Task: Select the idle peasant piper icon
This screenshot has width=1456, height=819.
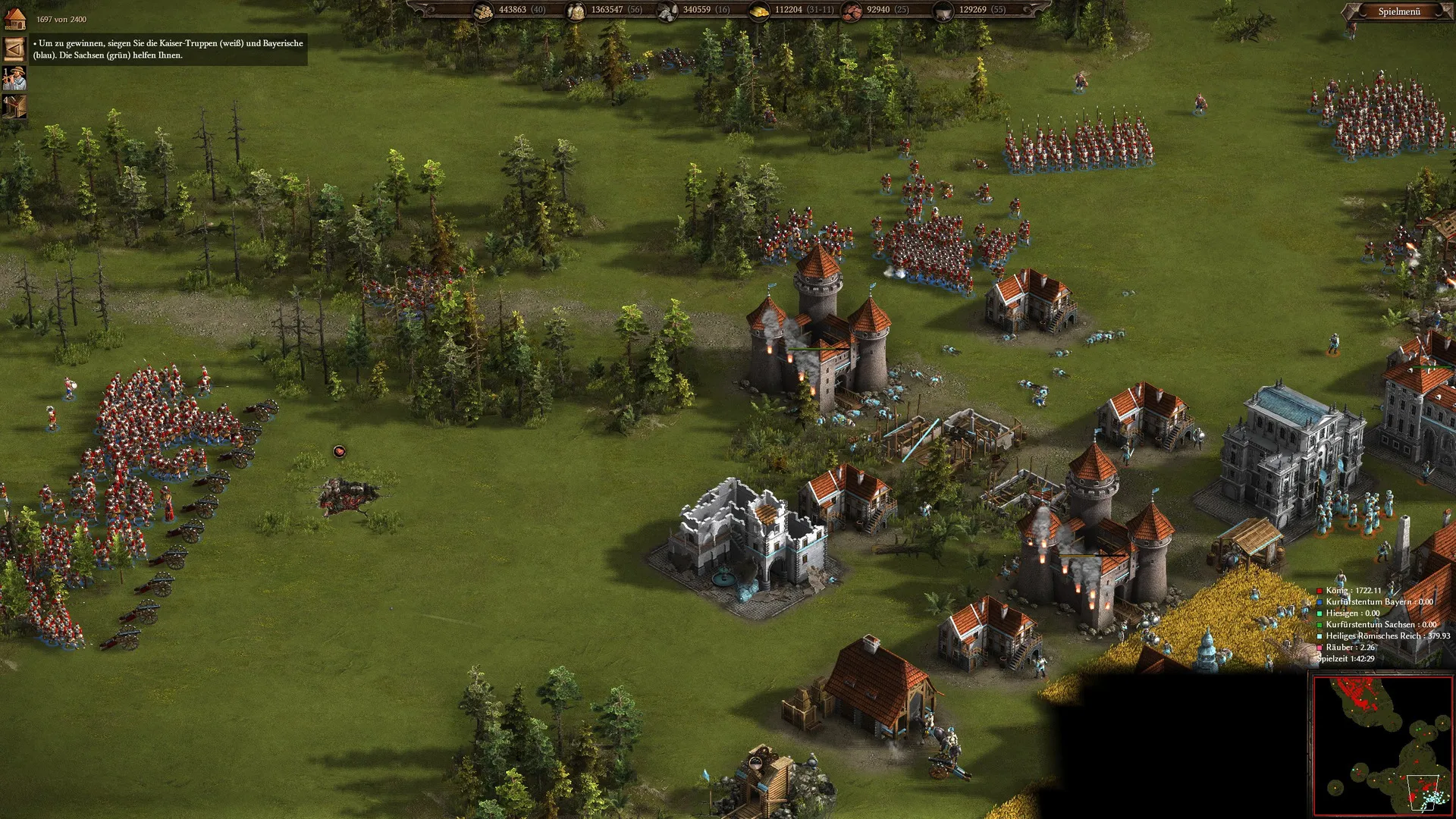Action: click(14, 78)
